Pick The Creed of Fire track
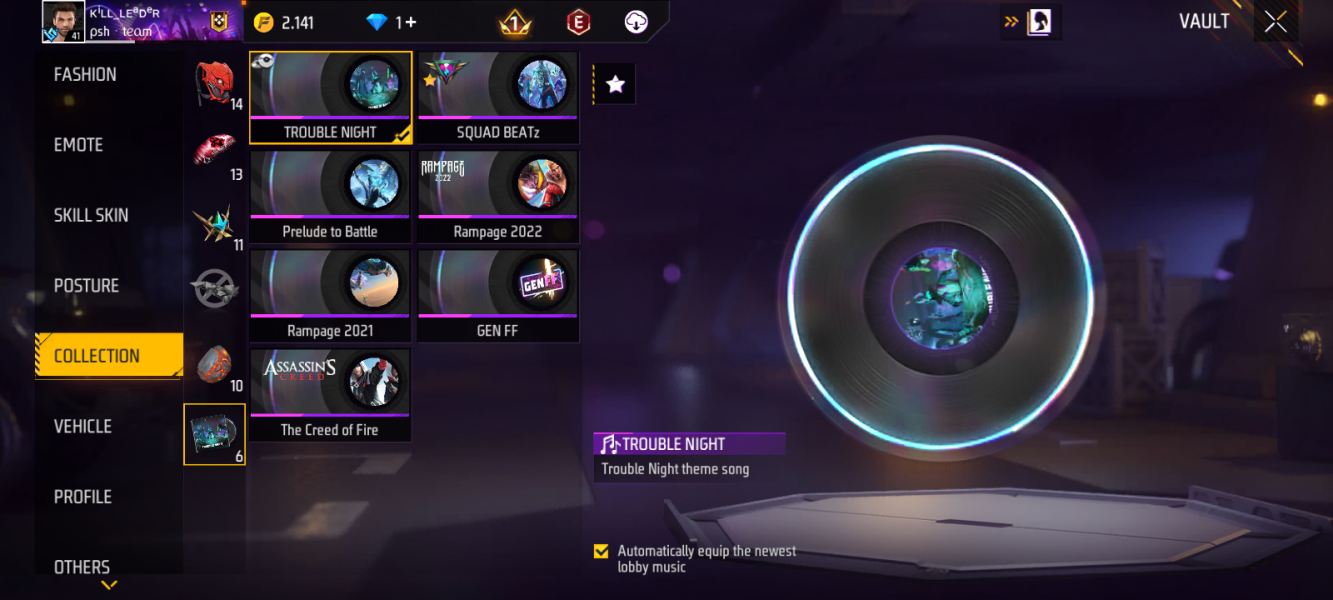 (x=330, y=394)
